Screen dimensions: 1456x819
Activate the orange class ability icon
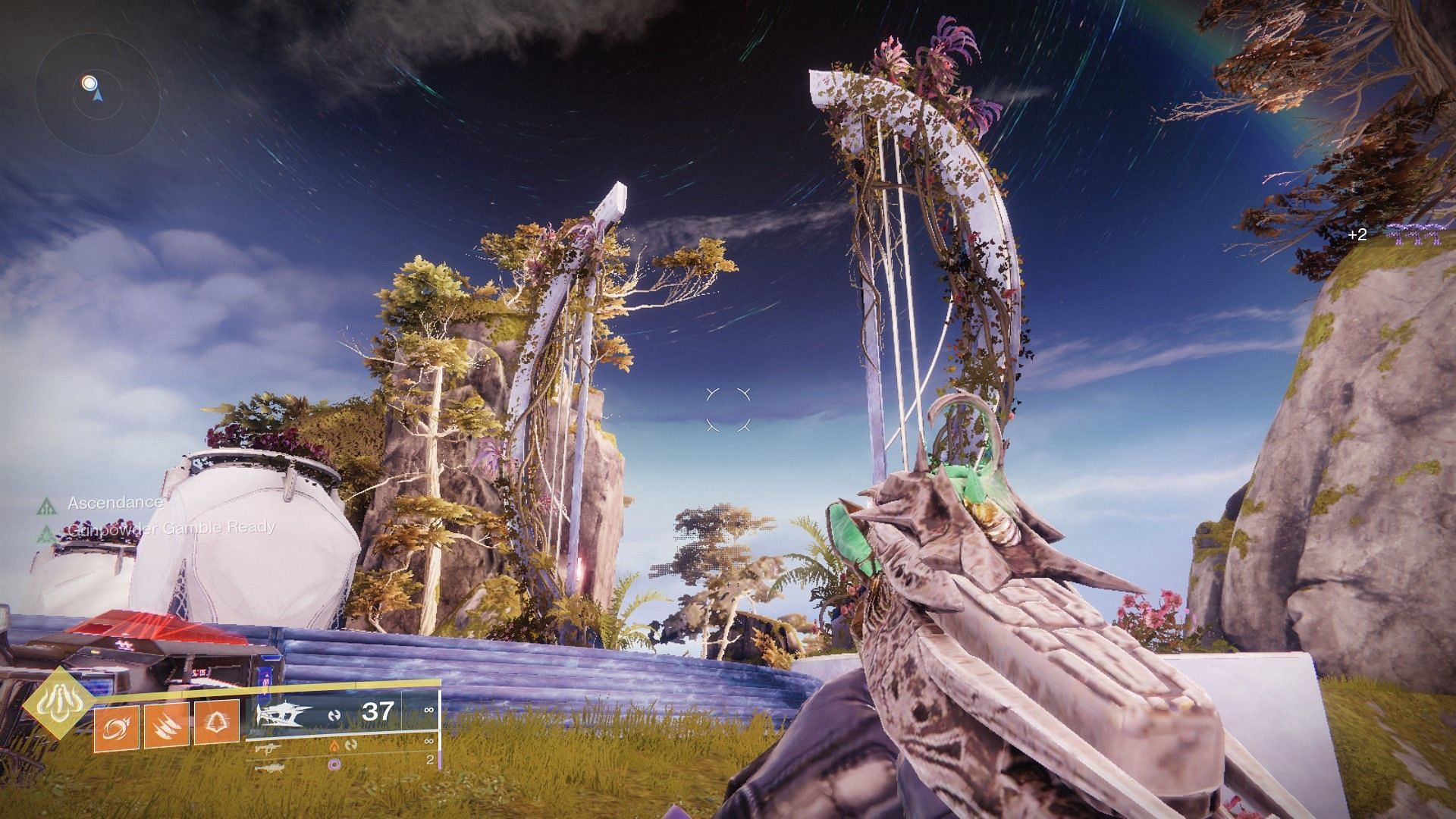tap(217, 725)
